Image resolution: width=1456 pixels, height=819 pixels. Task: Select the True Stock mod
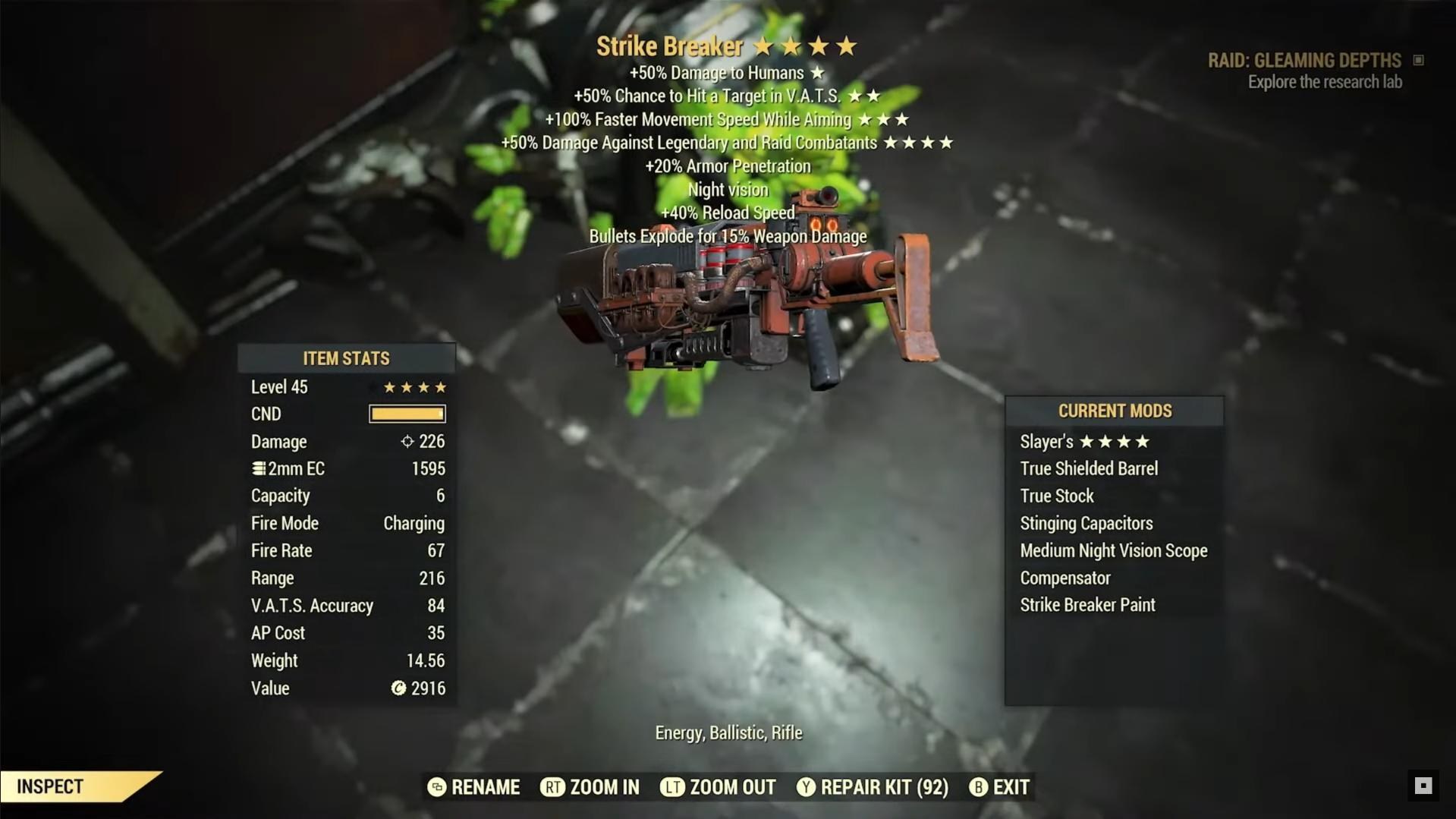1057,496
